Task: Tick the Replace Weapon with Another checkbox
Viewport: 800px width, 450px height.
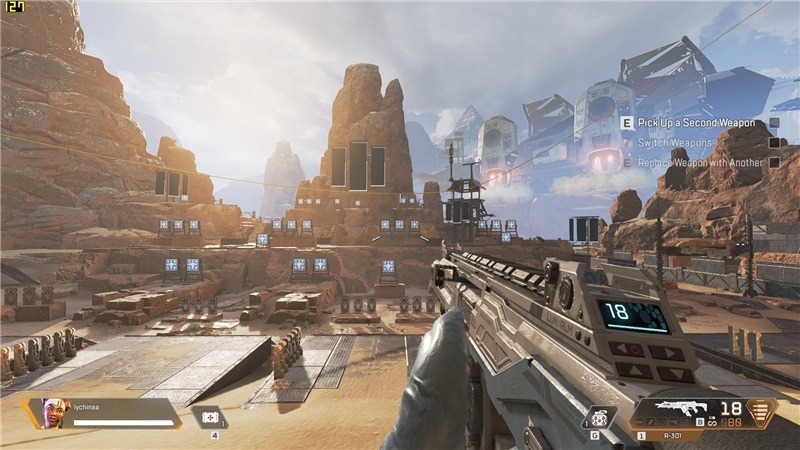Action: tap(774, 162)
